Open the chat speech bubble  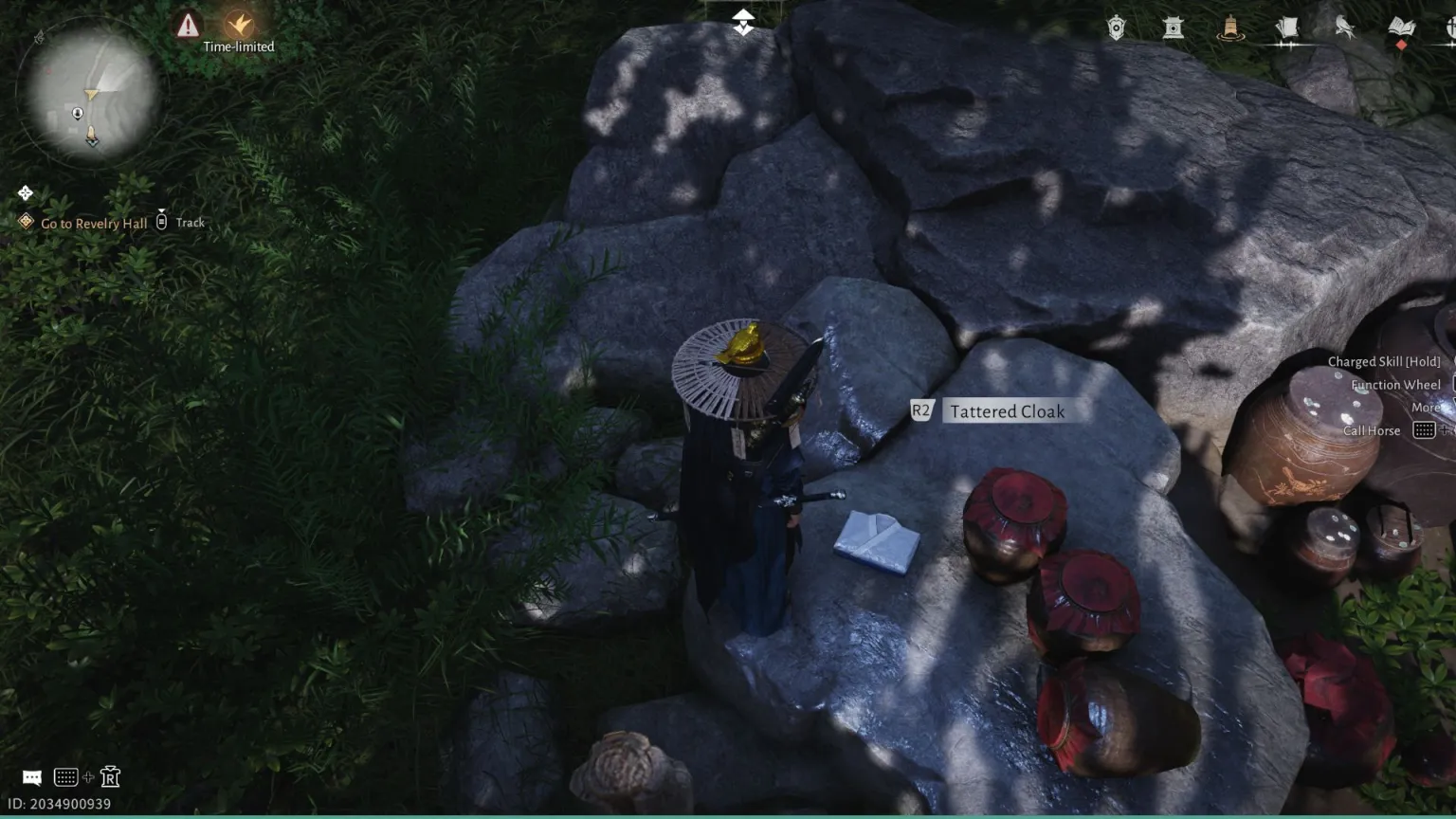[32, 777]
